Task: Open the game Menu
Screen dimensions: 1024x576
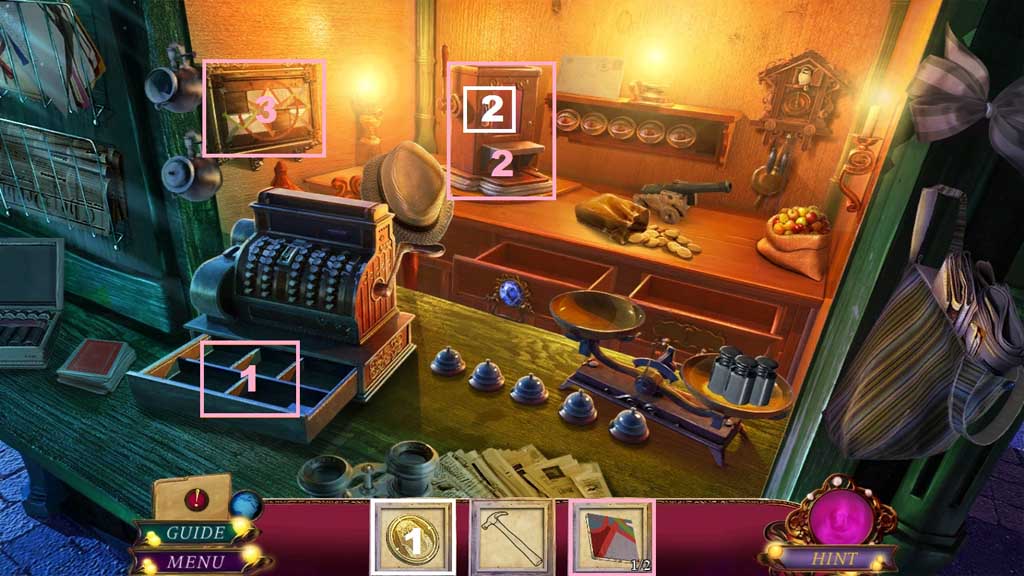Action: (x=195, y=559)
